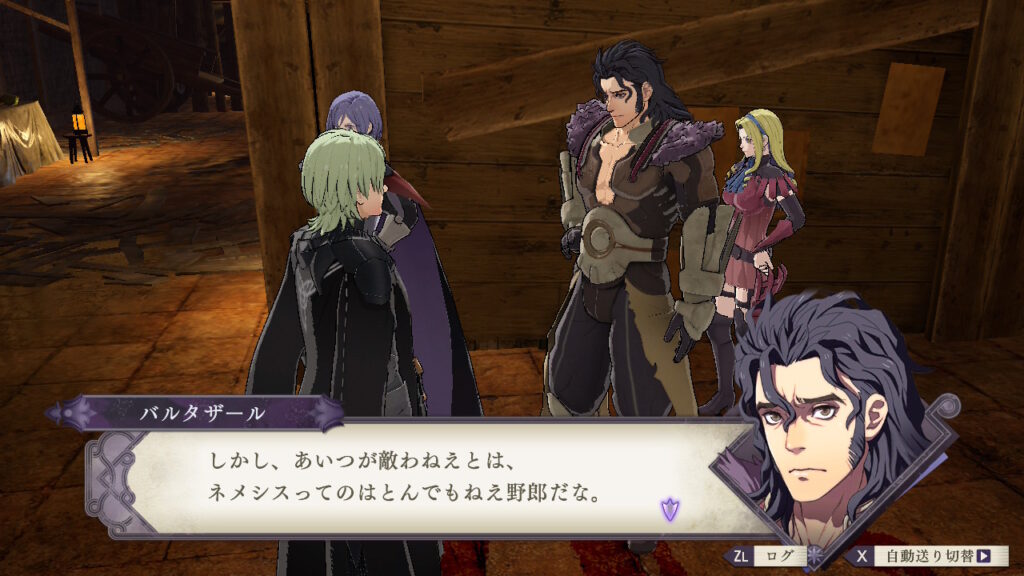The image size is (1024, 576).
Task: Toggle the 自動送り切替 auto-advance option
Action: coord(930,556)
